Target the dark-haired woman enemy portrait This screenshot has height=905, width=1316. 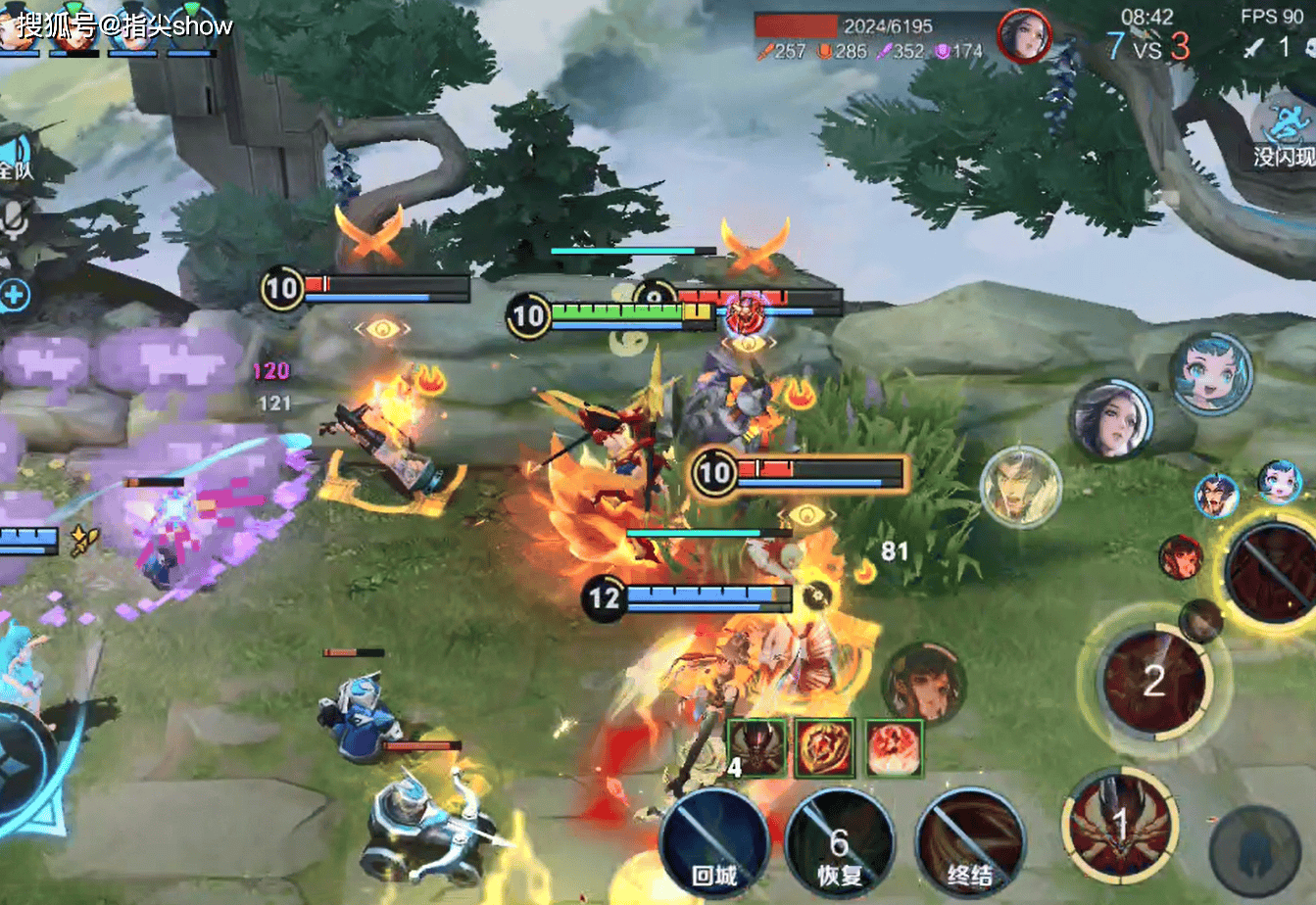[1110, 419]
